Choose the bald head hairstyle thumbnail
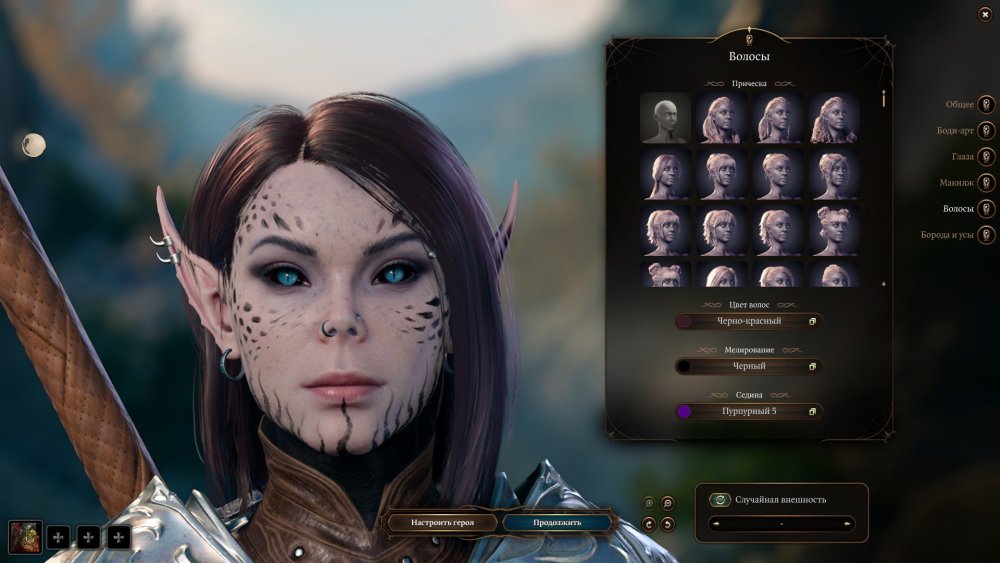The width and height of the screenshot is (1000, 563). tap(665, 118)
